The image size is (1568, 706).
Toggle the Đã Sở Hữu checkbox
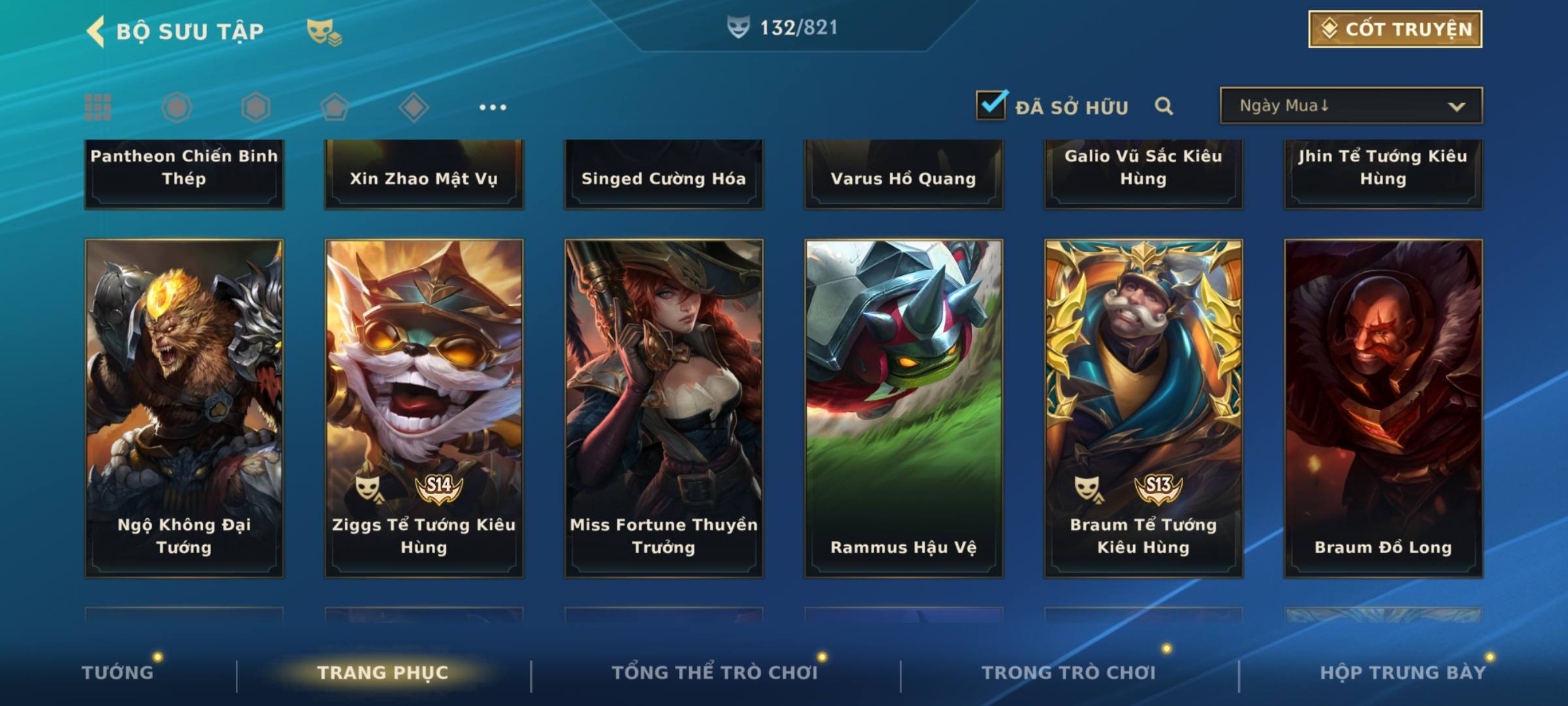click(x=991, y=105)
